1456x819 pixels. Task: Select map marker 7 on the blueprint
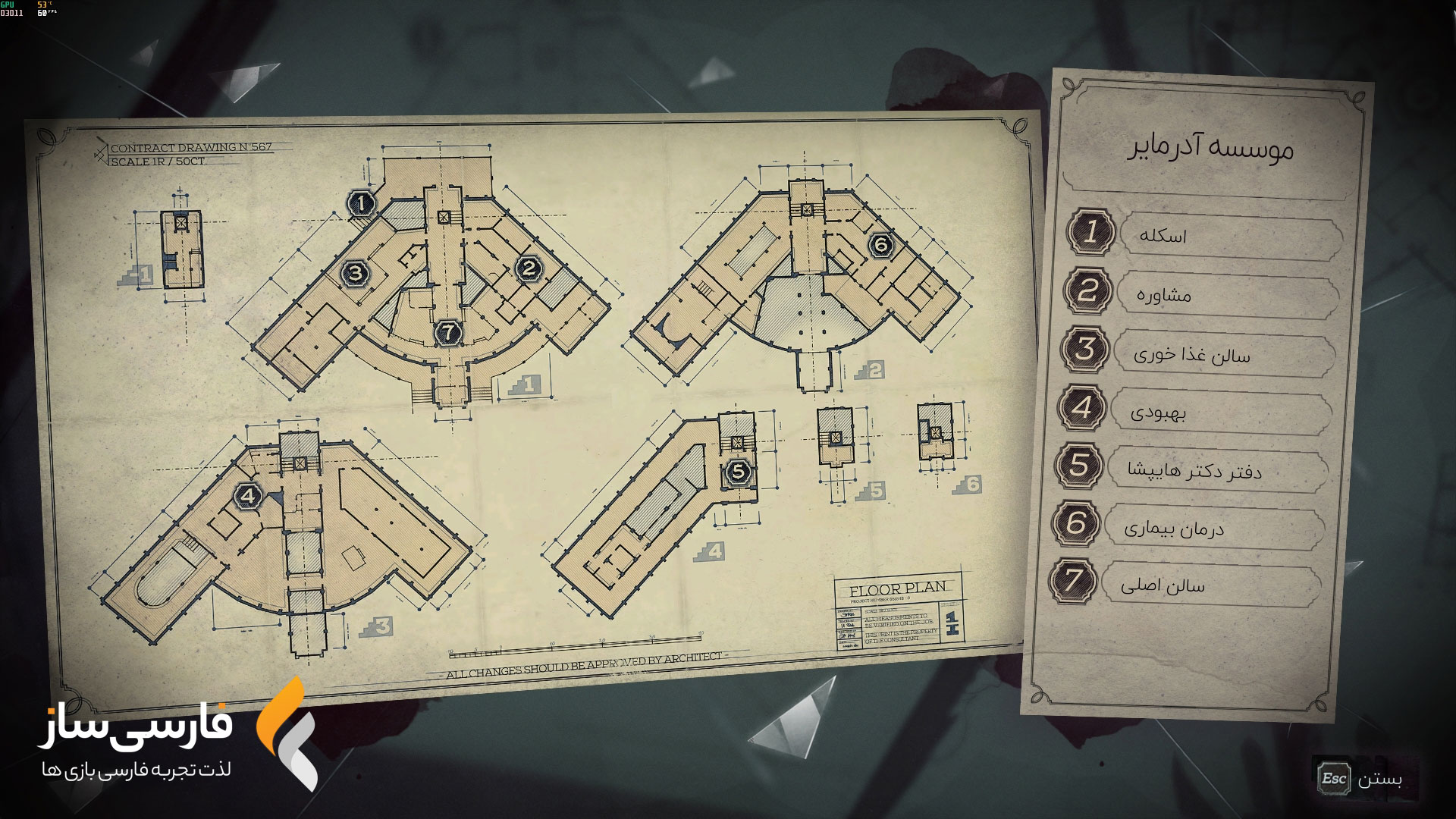(448, 331)
